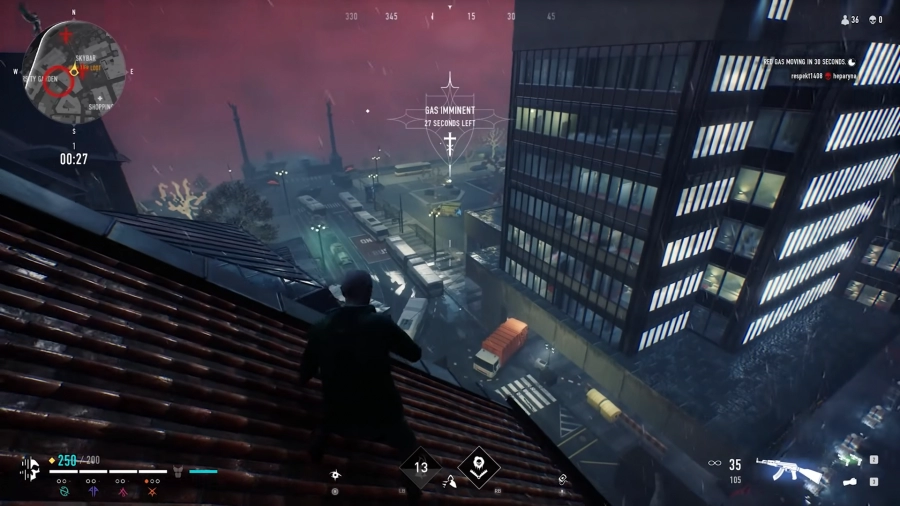Viewport: 900px width, 506px height.
Task: Click the compass heading strip
Action: click(x=450, y=17)
